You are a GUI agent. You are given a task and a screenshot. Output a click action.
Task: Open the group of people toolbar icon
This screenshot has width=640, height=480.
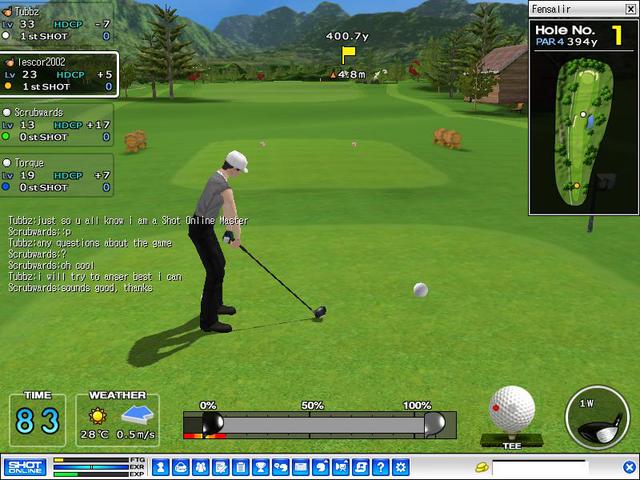[203, 467]
